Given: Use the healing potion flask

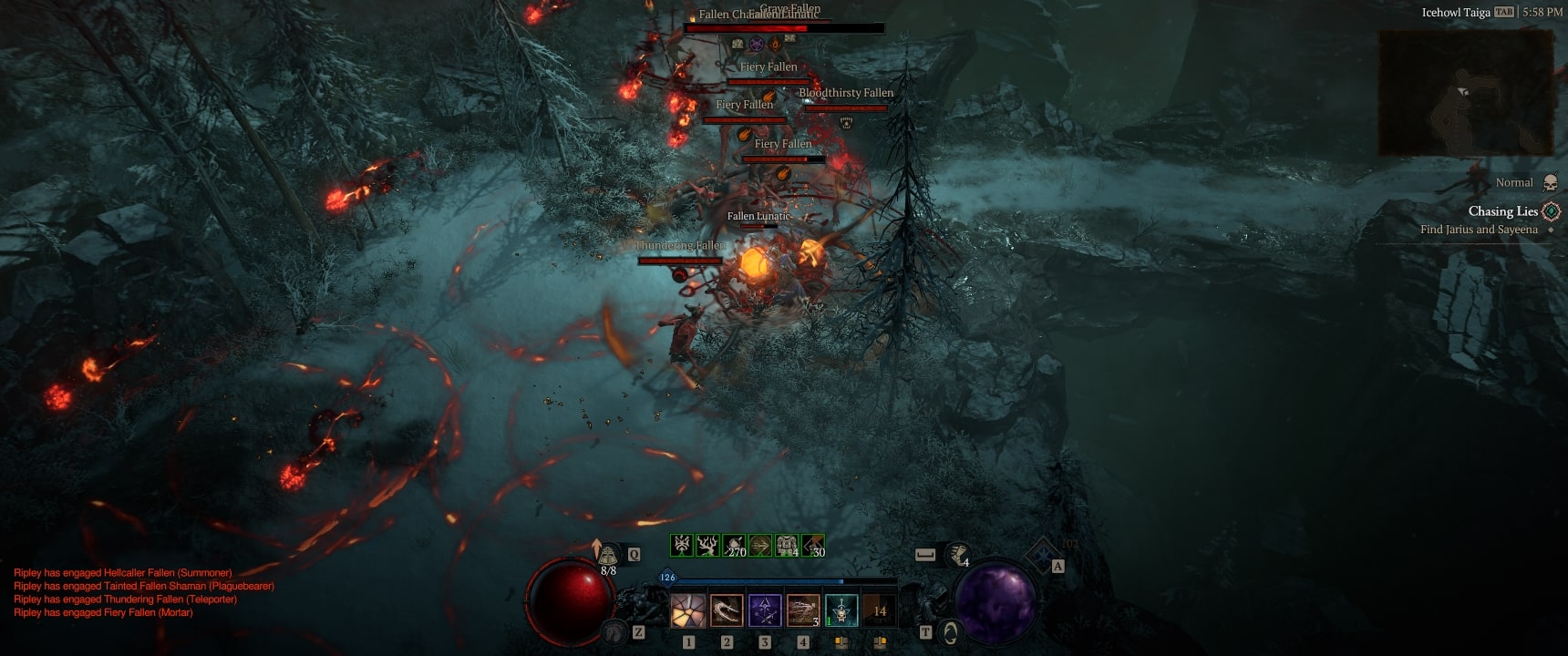Looking at the screenshot, I should (x=608, y=555).
